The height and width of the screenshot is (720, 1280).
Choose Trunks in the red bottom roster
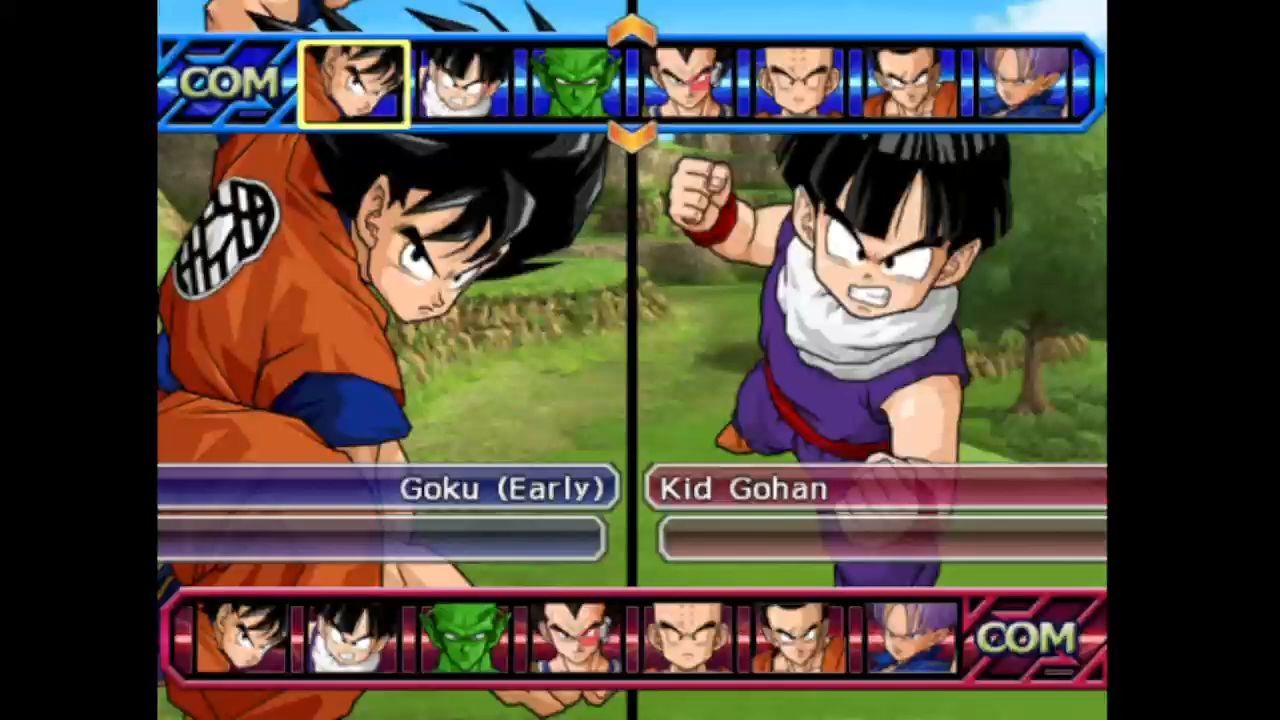click(x=909, y=638)
